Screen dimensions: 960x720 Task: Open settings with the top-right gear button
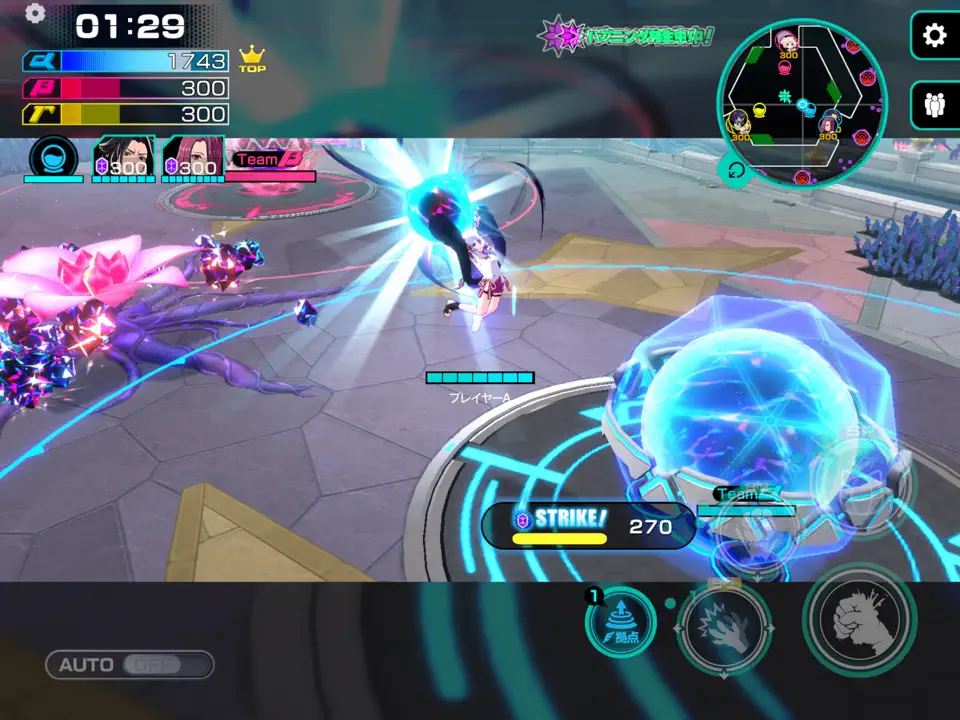(x=935, y=37)
